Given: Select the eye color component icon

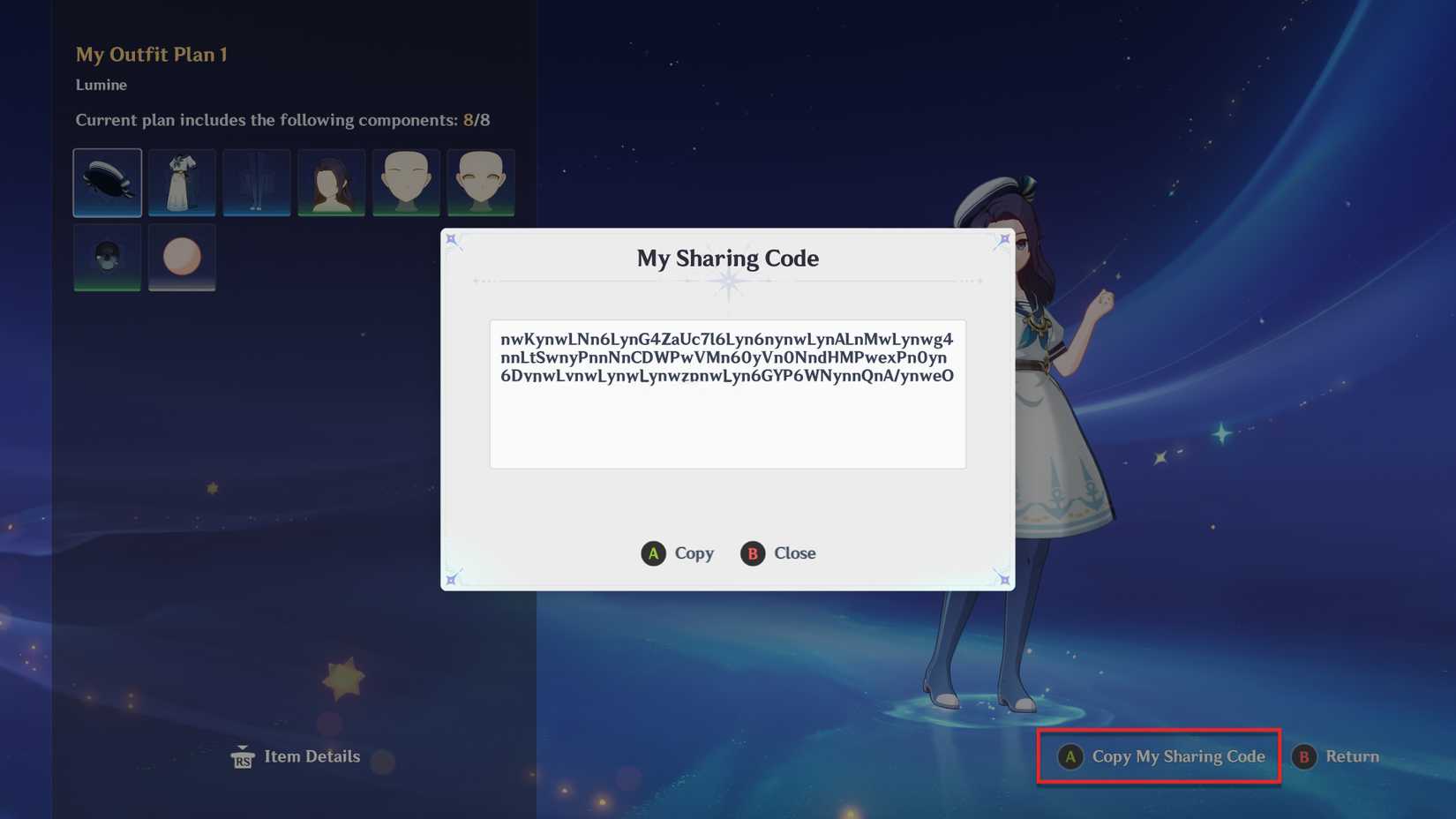Looking at the screenshot, I should pyautogui.click(x=107, y=257).
